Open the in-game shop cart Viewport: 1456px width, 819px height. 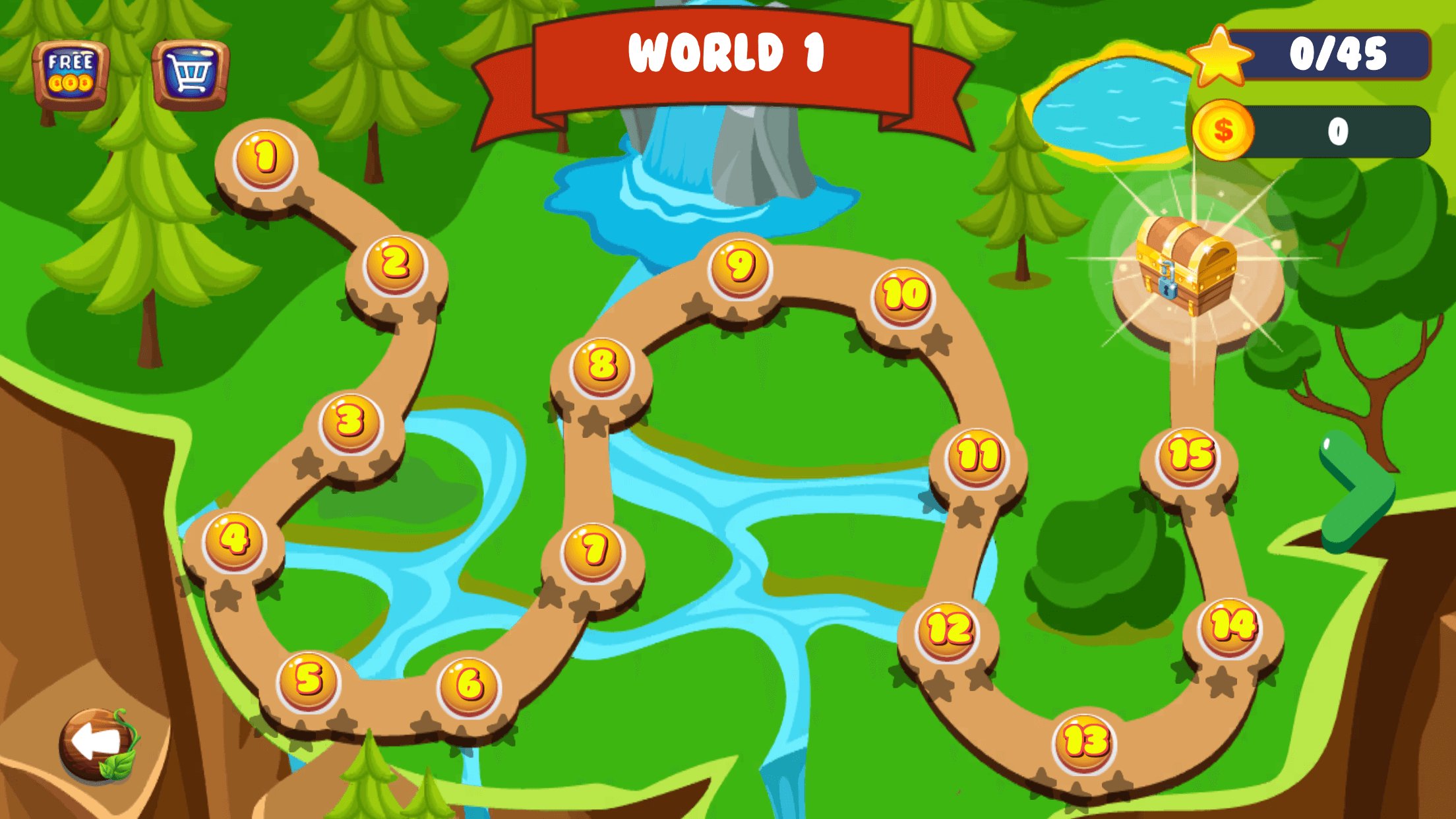[x=190, y=70]
